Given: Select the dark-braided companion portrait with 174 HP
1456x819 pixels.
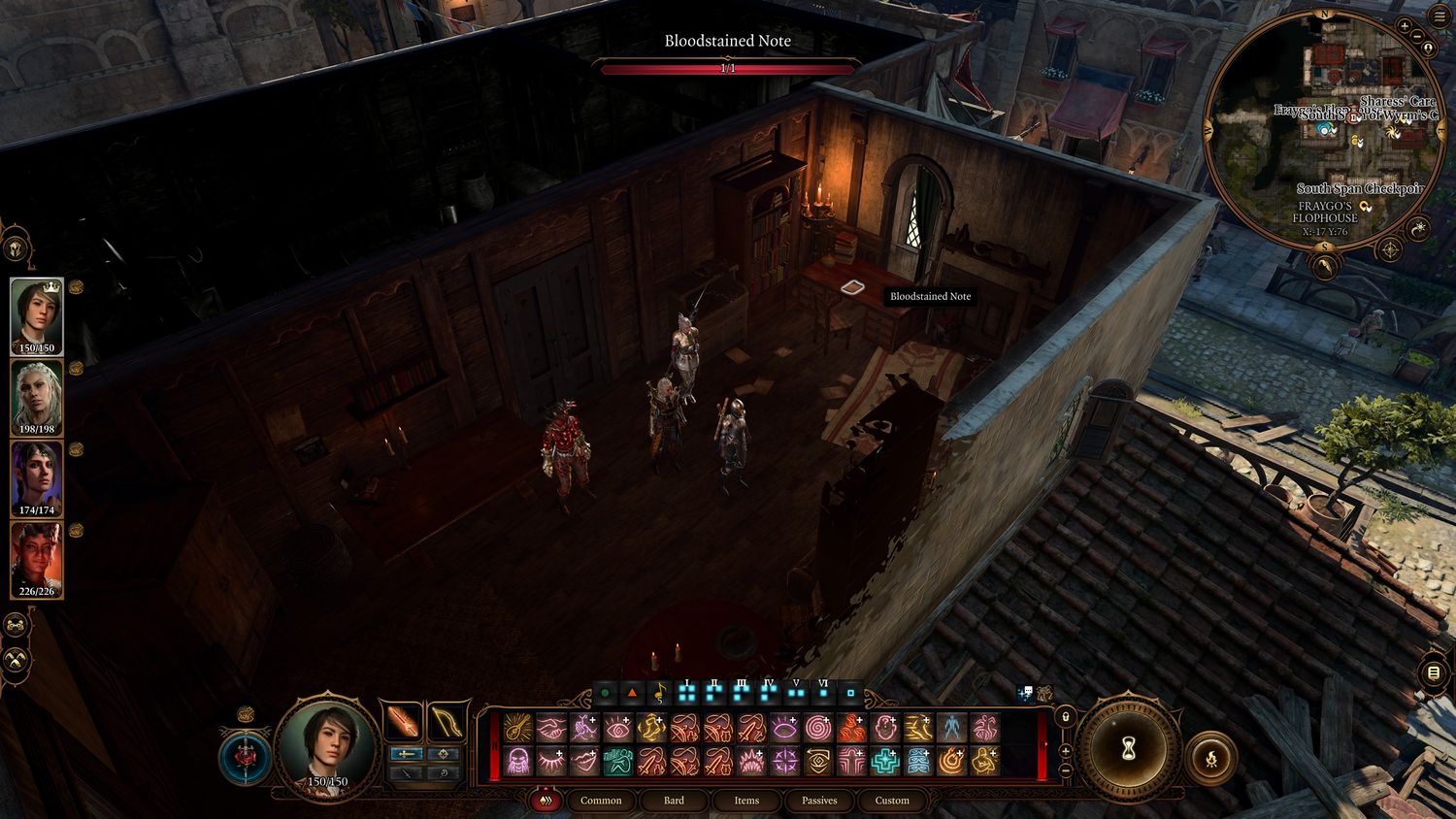Looking at the screenshot, I should coord(37,477).
